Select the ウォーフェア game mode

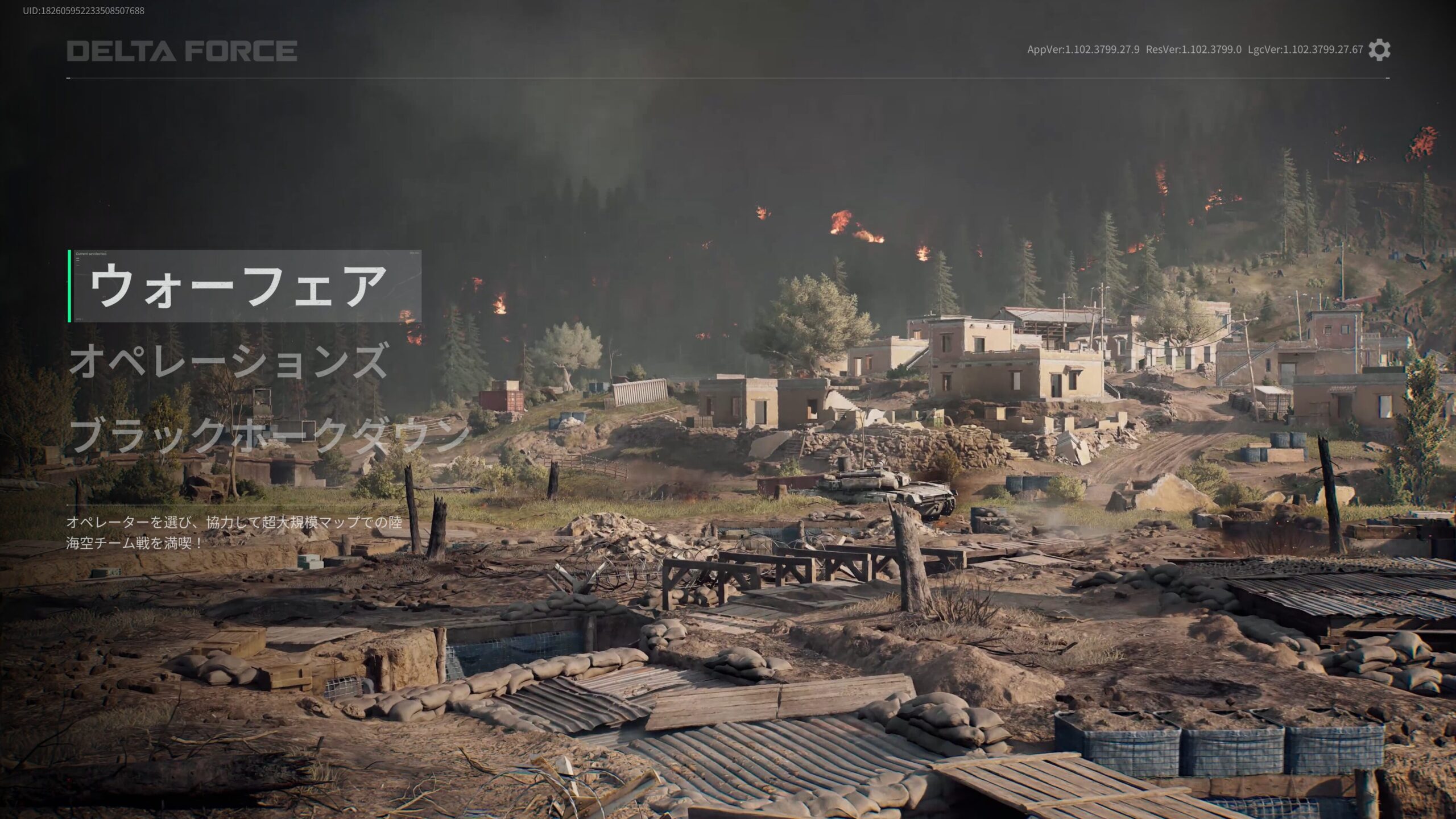239,286
